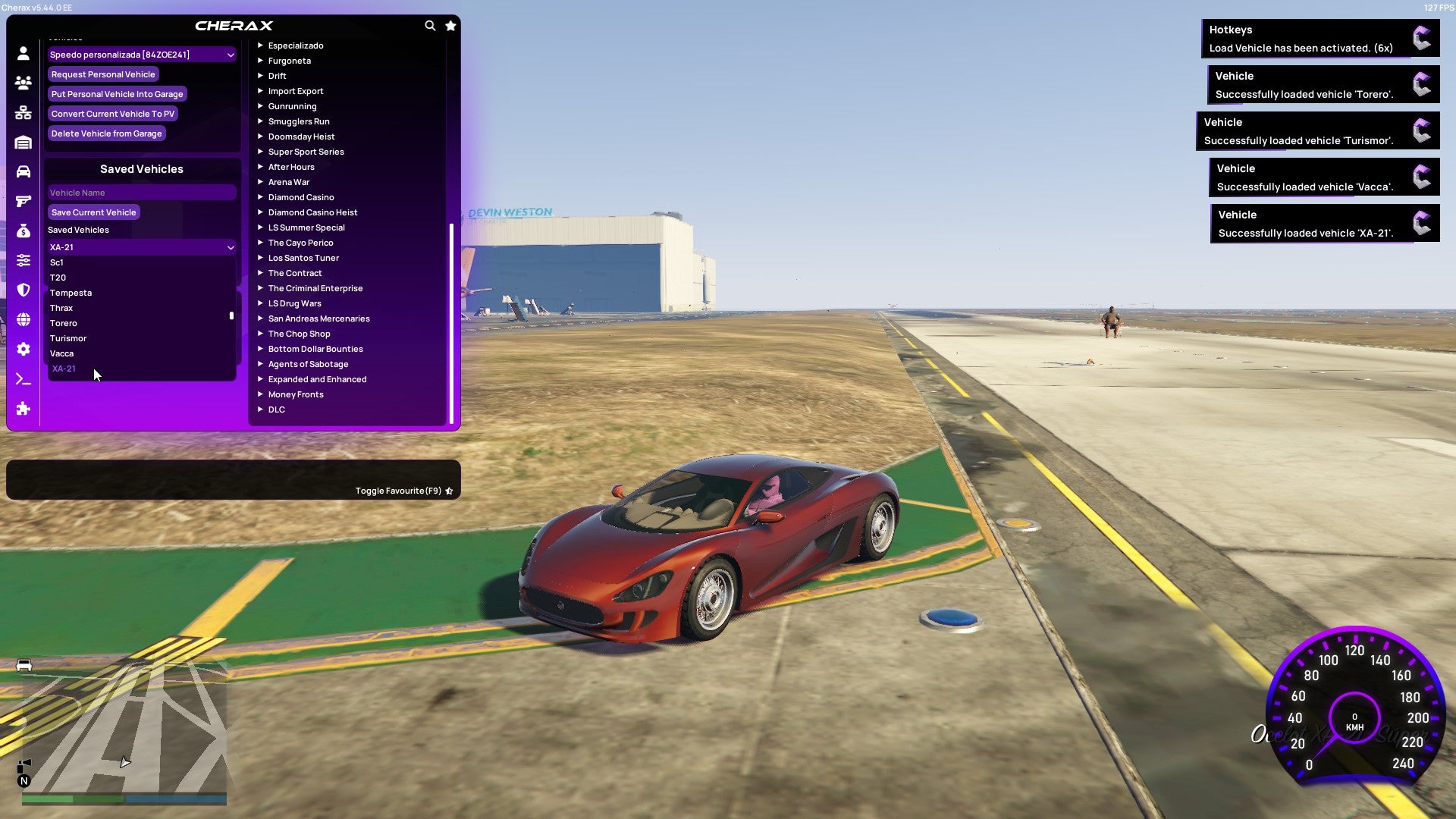Open the Players panel with the group icon
This screenshot has width=1456, height=819.
pyautogui.click(x=23, y=83)
